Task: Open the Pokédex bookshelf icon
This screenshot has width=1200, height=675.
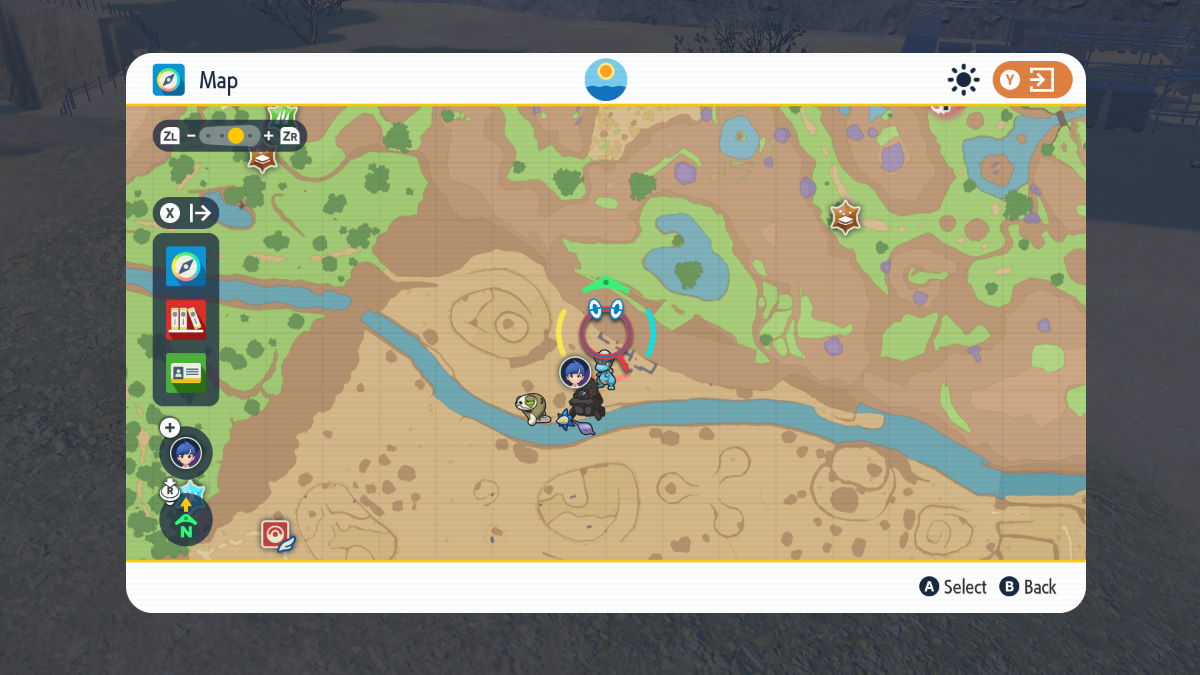Action: click(186, 320)
